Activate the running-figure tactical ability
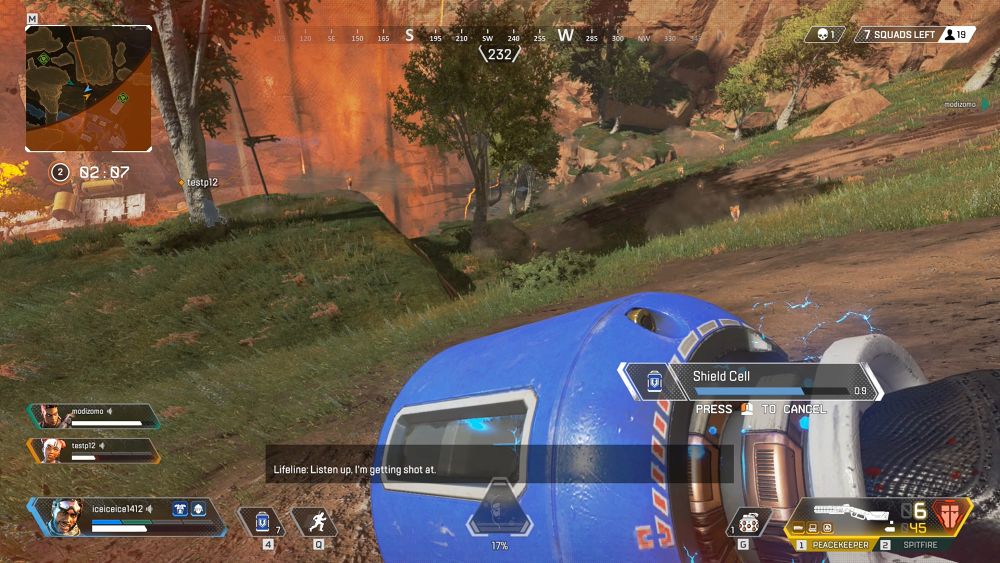This screenshot has width=1000, height=563. pos(318,521)
